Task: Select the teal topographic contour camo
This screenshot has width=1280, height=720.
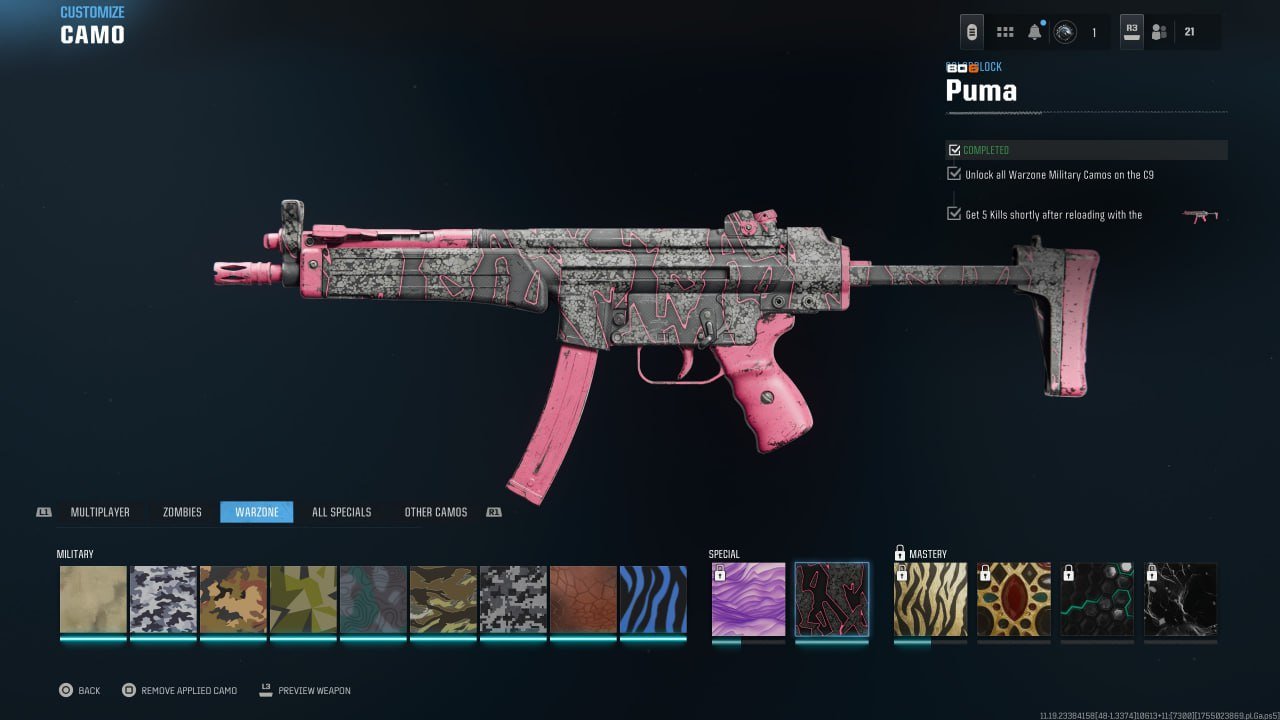Action: 373,600
